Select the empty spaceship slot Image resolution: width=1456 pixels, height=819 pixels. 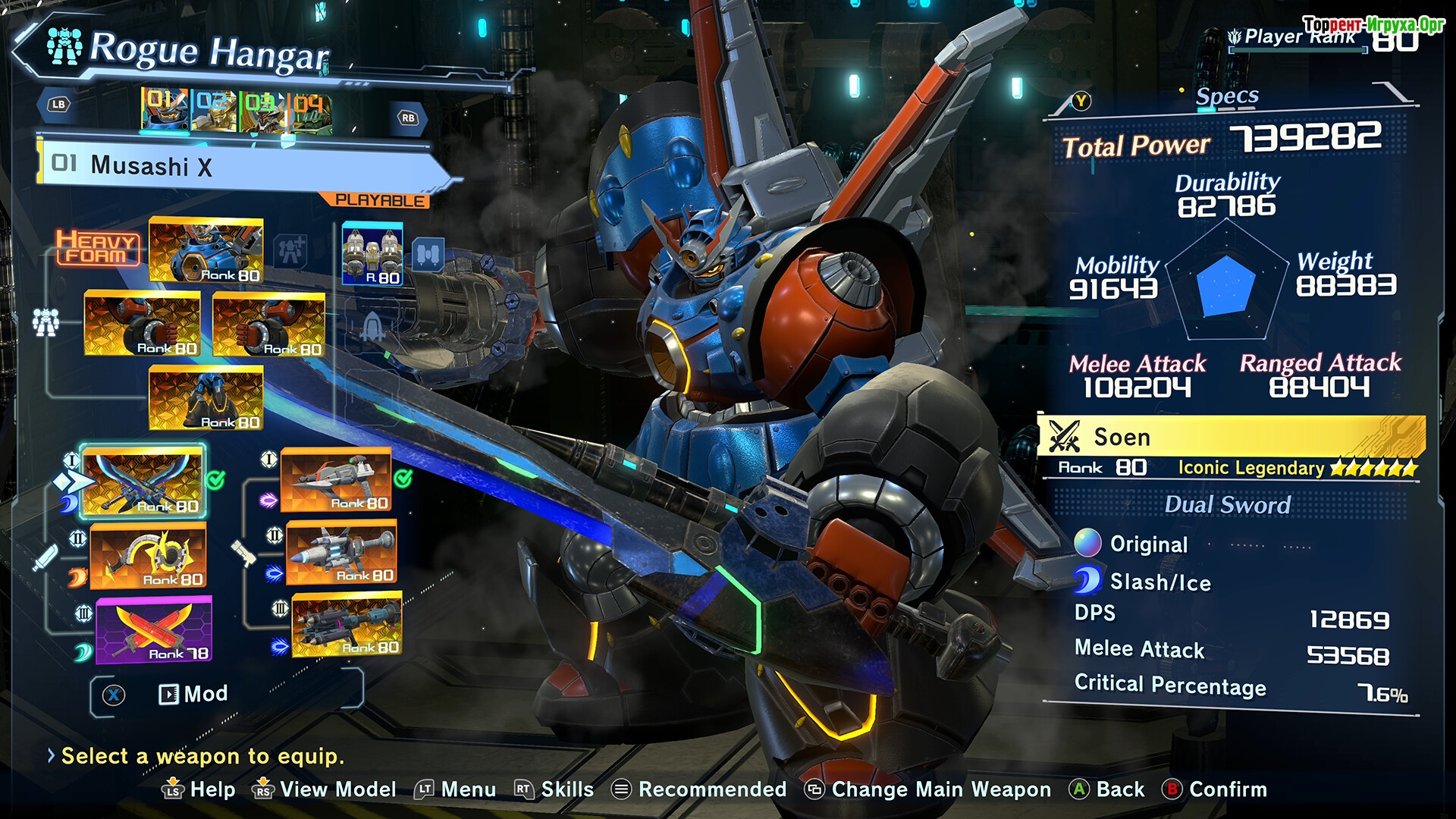point(372,326)
